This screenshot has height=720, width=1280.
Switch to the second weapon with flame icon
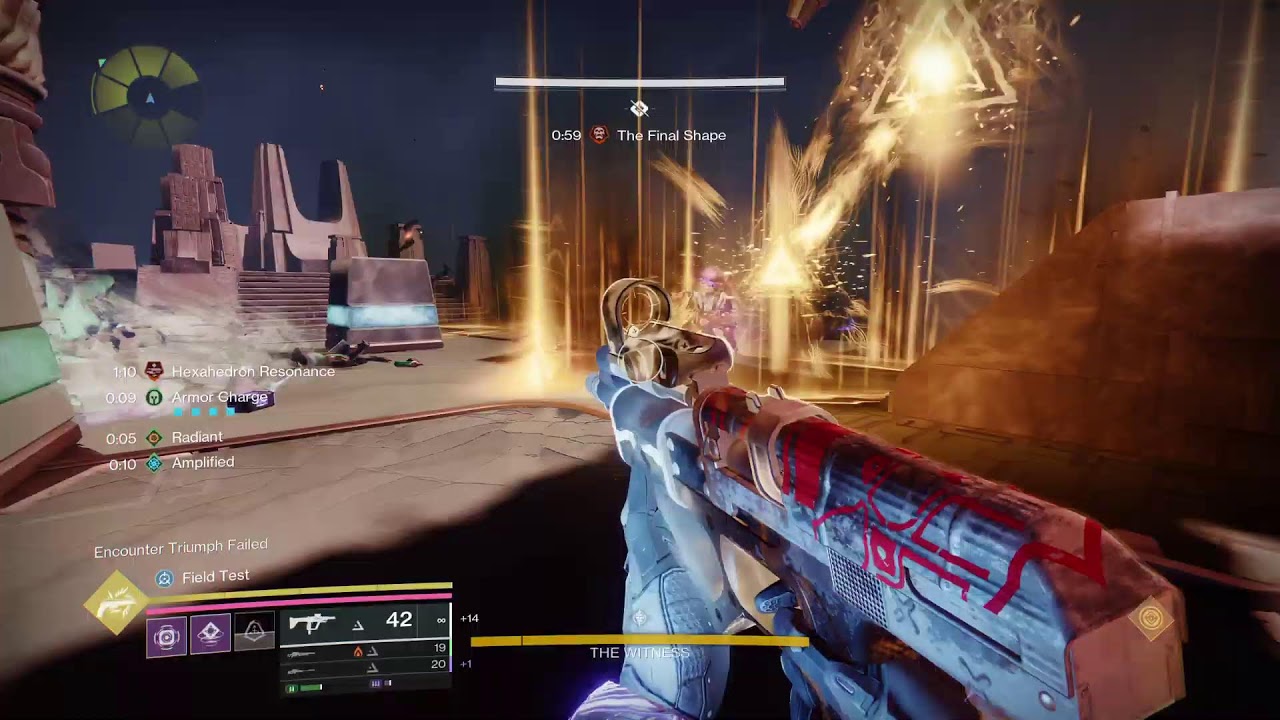point(365,650)
